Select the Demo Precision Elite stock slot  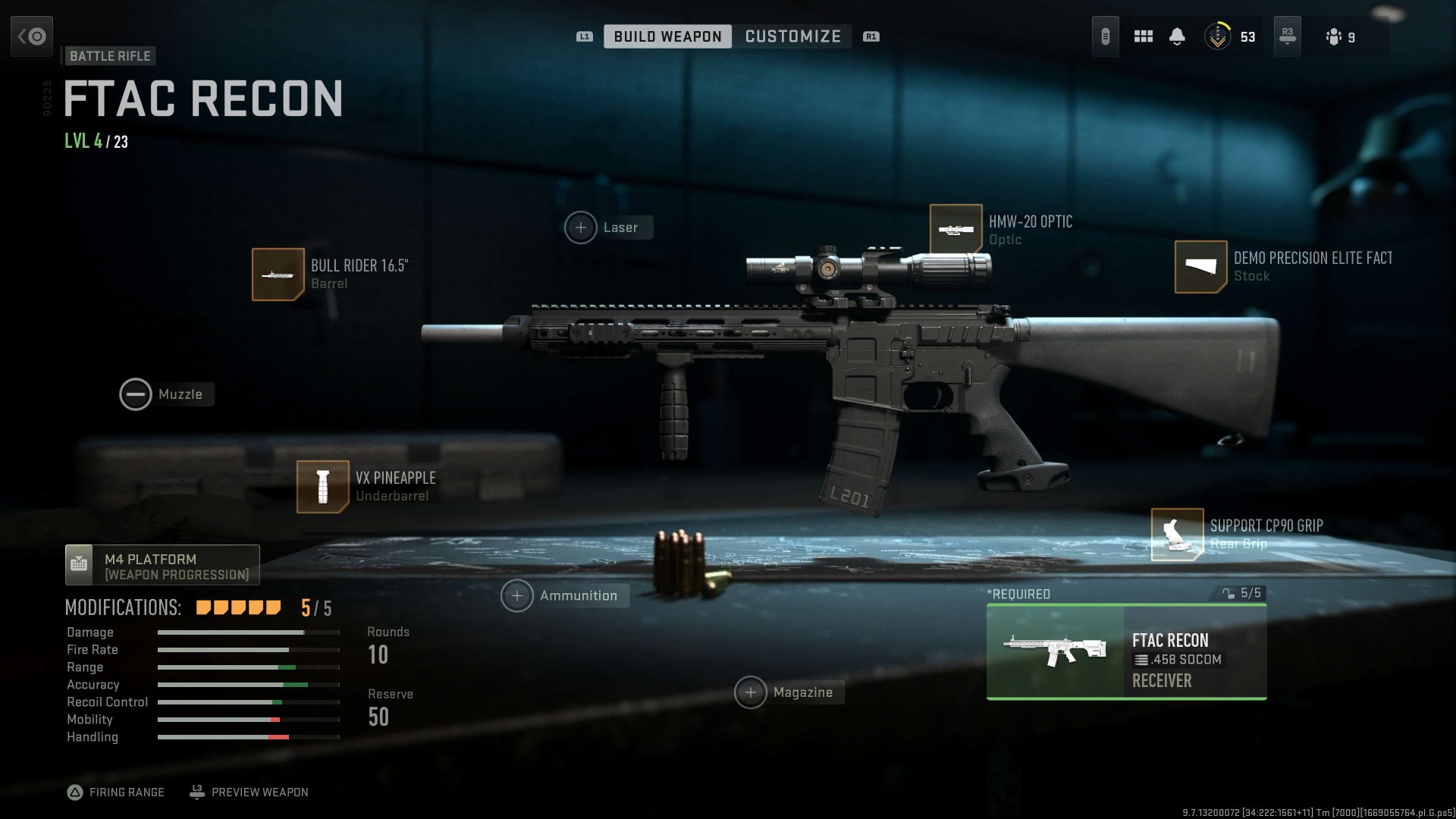1200,266
